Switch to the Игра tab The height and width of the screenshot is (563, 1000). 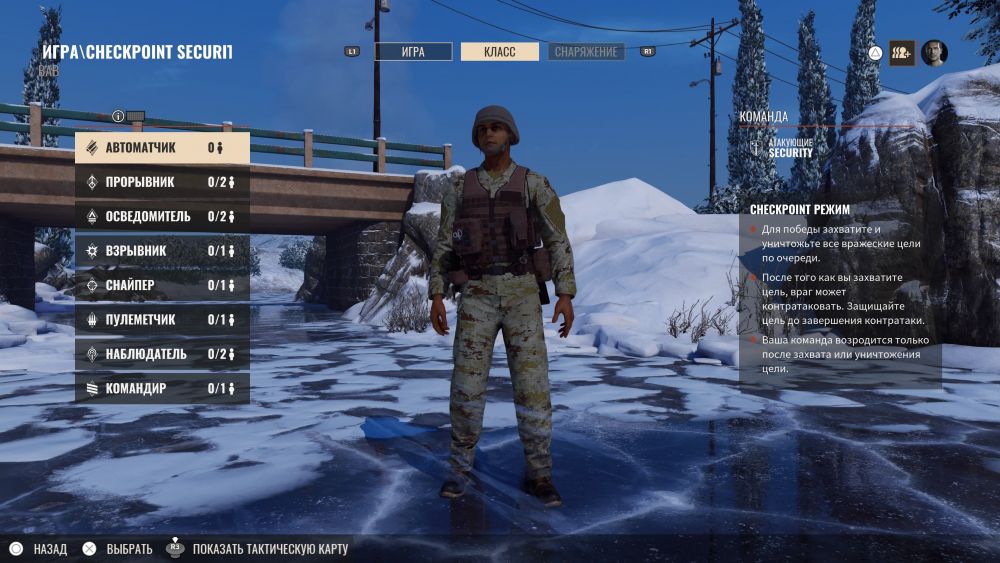413,52
